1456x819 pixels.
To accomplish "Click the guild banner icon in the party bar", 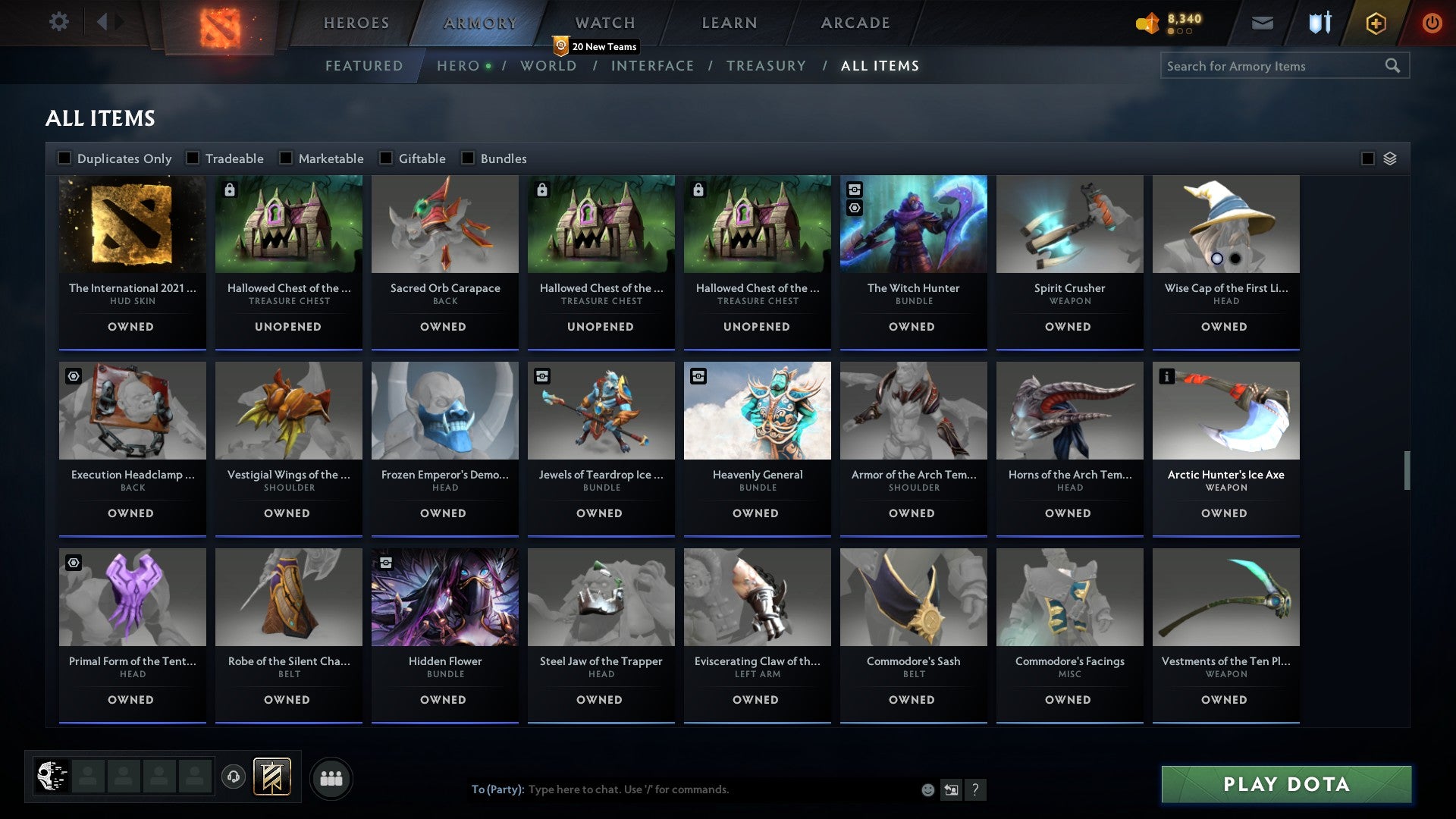I will click(x=271, y=777).
